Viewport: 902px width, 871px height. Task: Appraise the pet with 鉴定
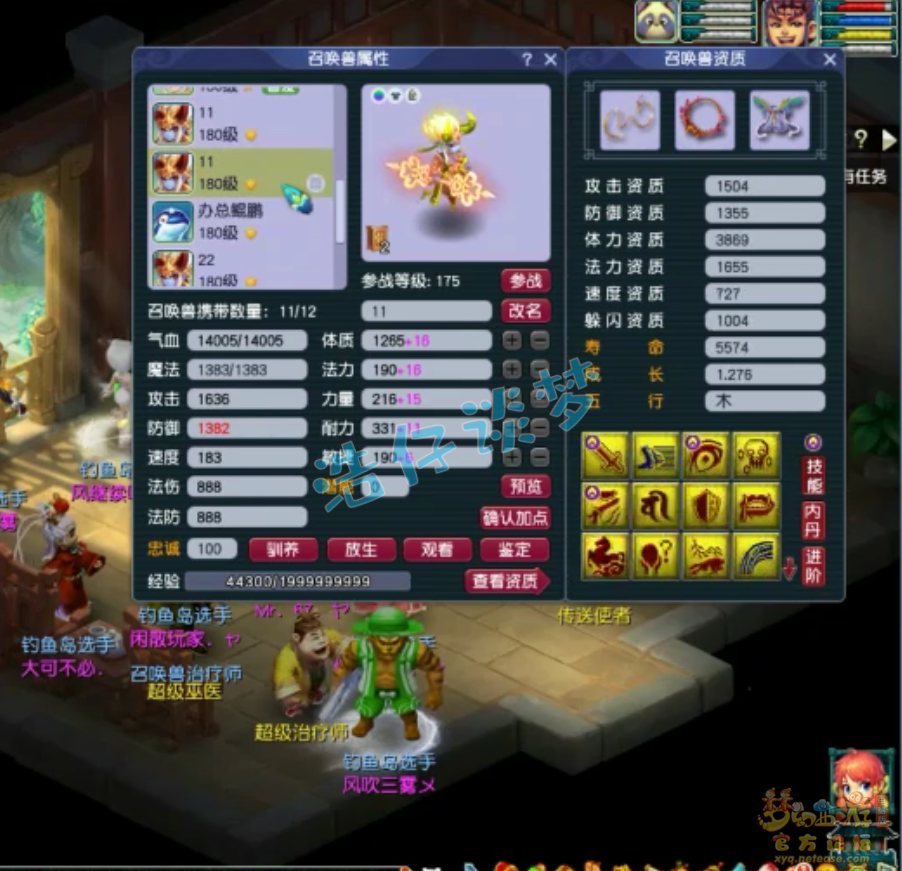point(514,550)
